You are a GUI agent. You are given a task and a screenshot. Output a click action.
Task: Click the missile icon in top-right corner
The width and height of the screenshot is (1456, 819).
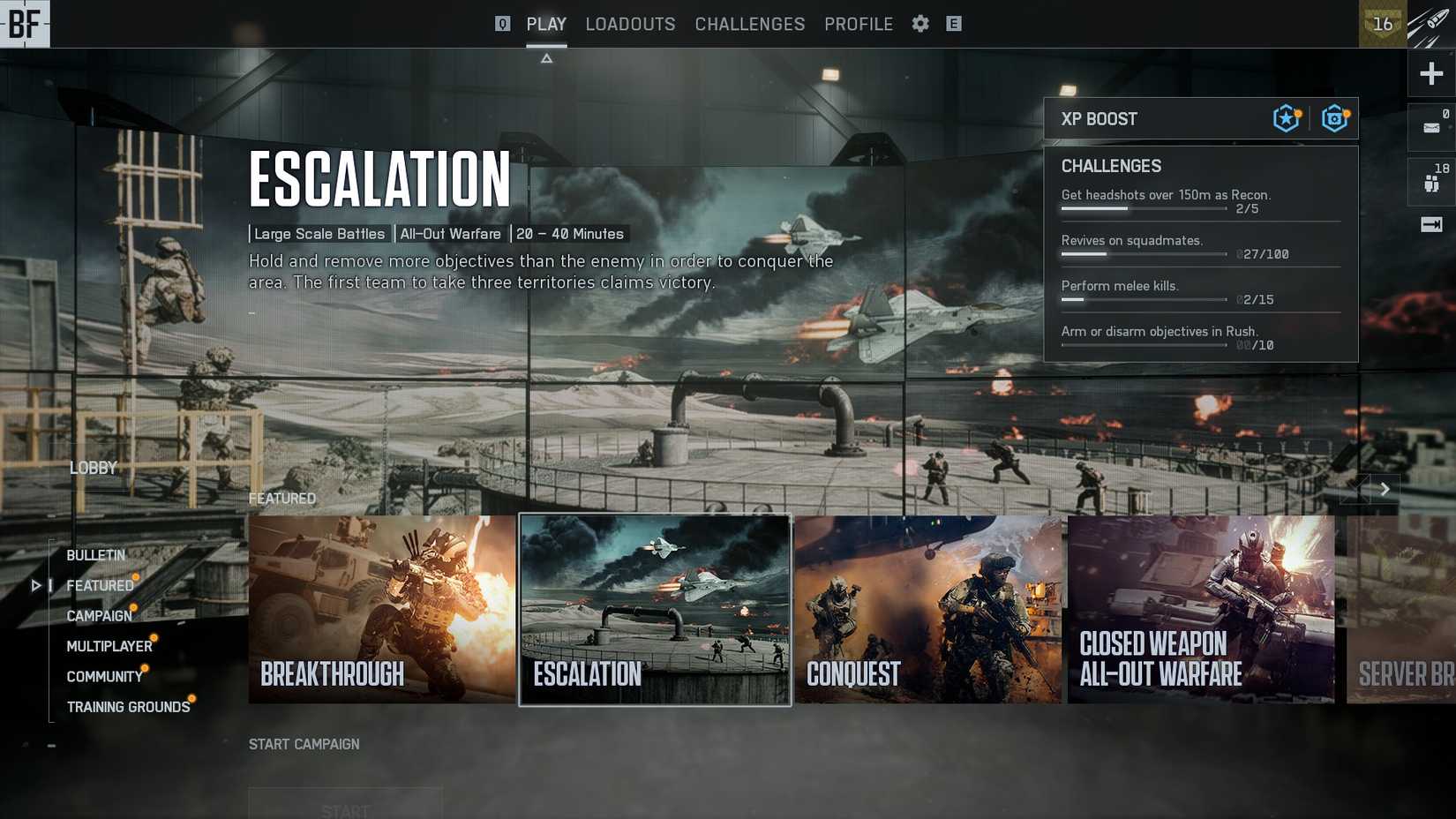click(1430, 21)
